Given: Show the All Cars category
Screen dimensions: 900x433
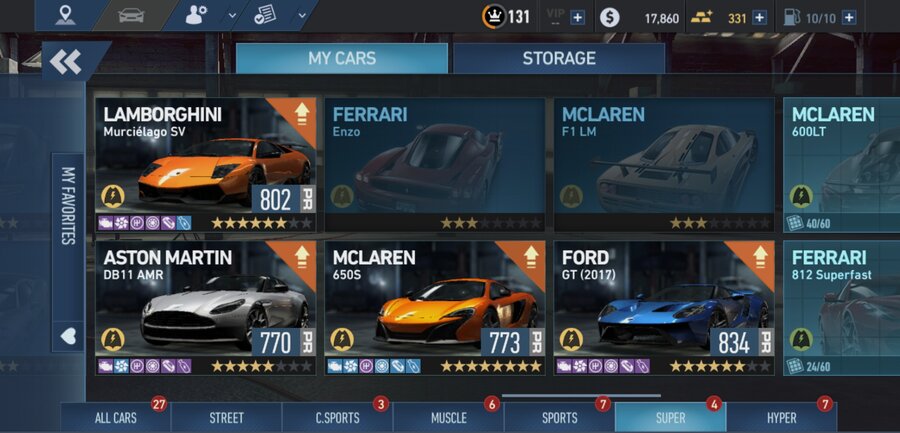Looking at the screenshot, I should [115, 418].
